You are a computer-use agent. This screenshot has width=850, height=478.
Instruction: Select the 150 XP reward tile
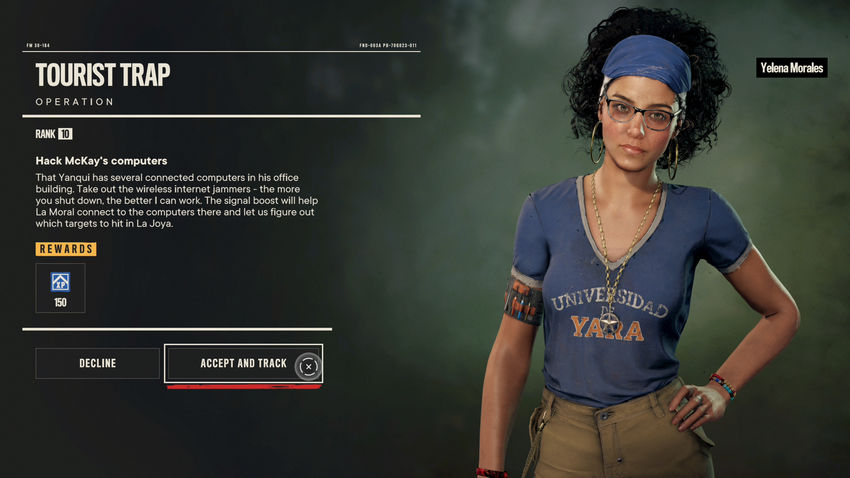pos(60,288)
